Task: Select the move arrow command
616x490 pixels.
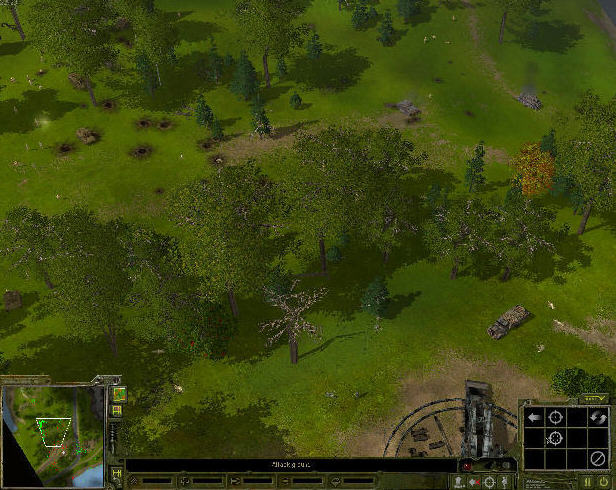Action: (535, 416)
